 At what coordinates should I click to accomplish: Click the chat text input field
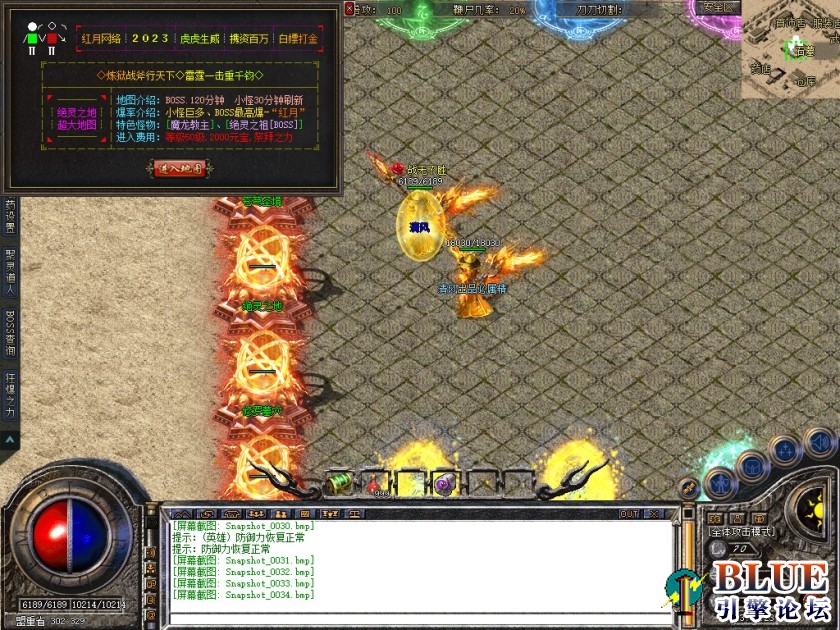[x=420, y=610]
